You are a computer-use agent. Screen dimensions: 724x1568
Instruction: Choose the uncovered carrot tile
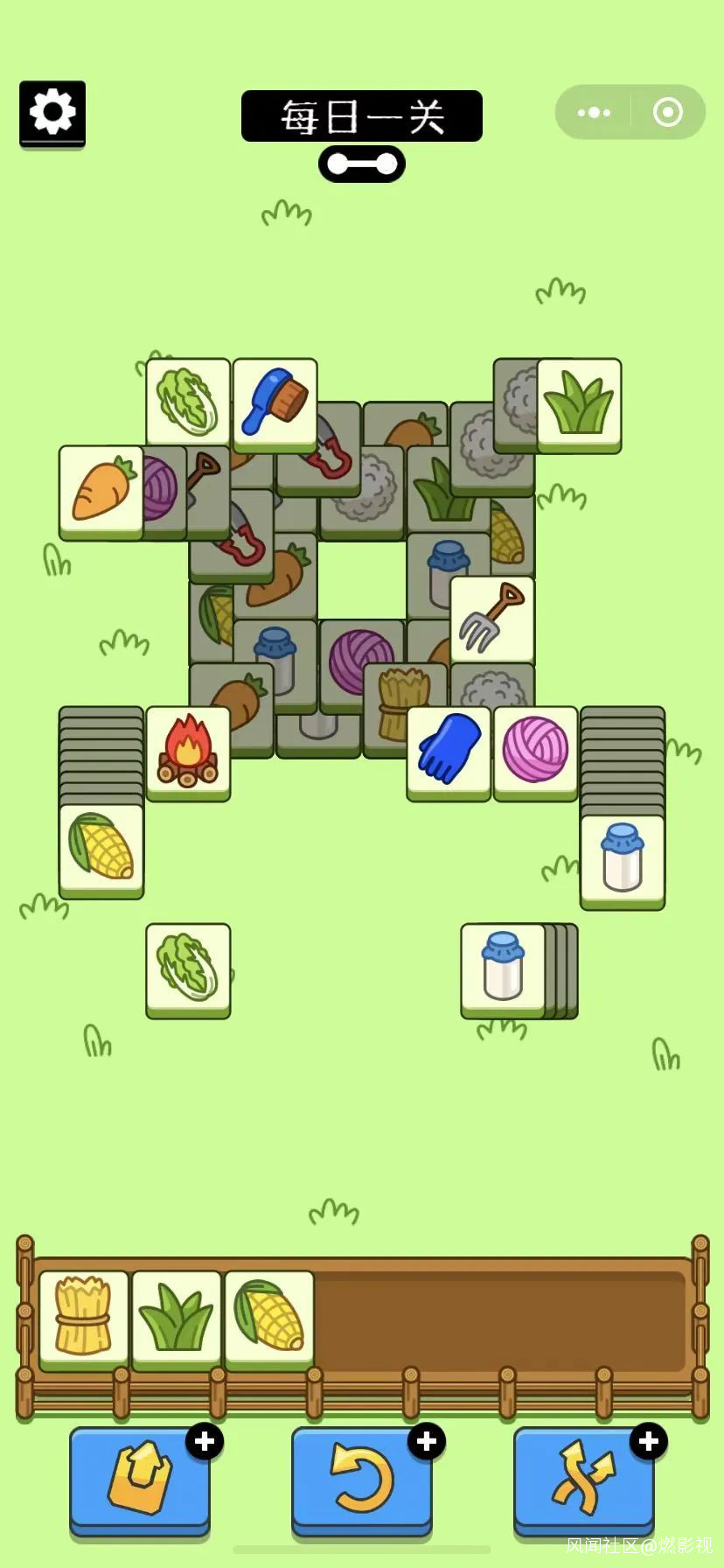(x=101, y=490)
